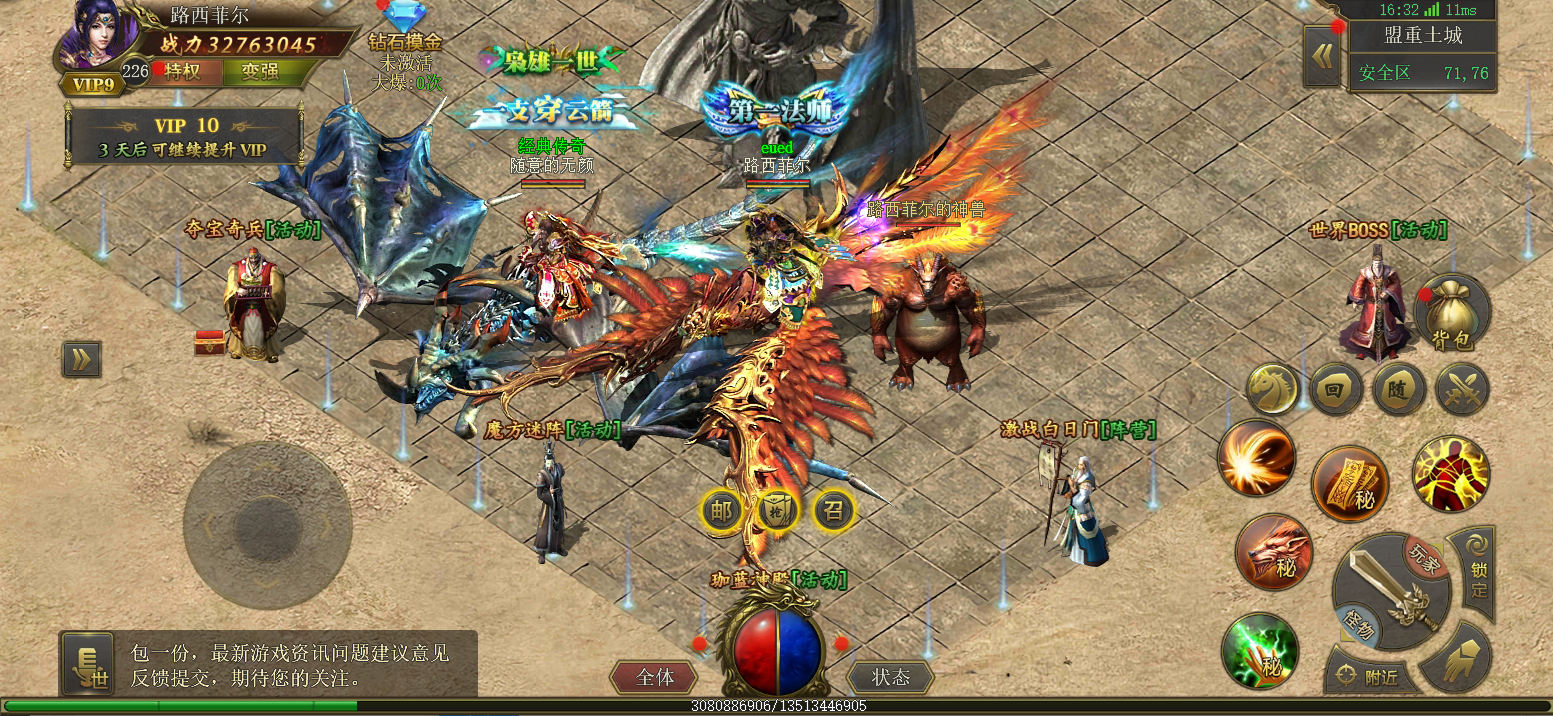Use the 随 random teleport button
The width and height of the screenshot is (1553, 716).
(x=1399, y=389)
